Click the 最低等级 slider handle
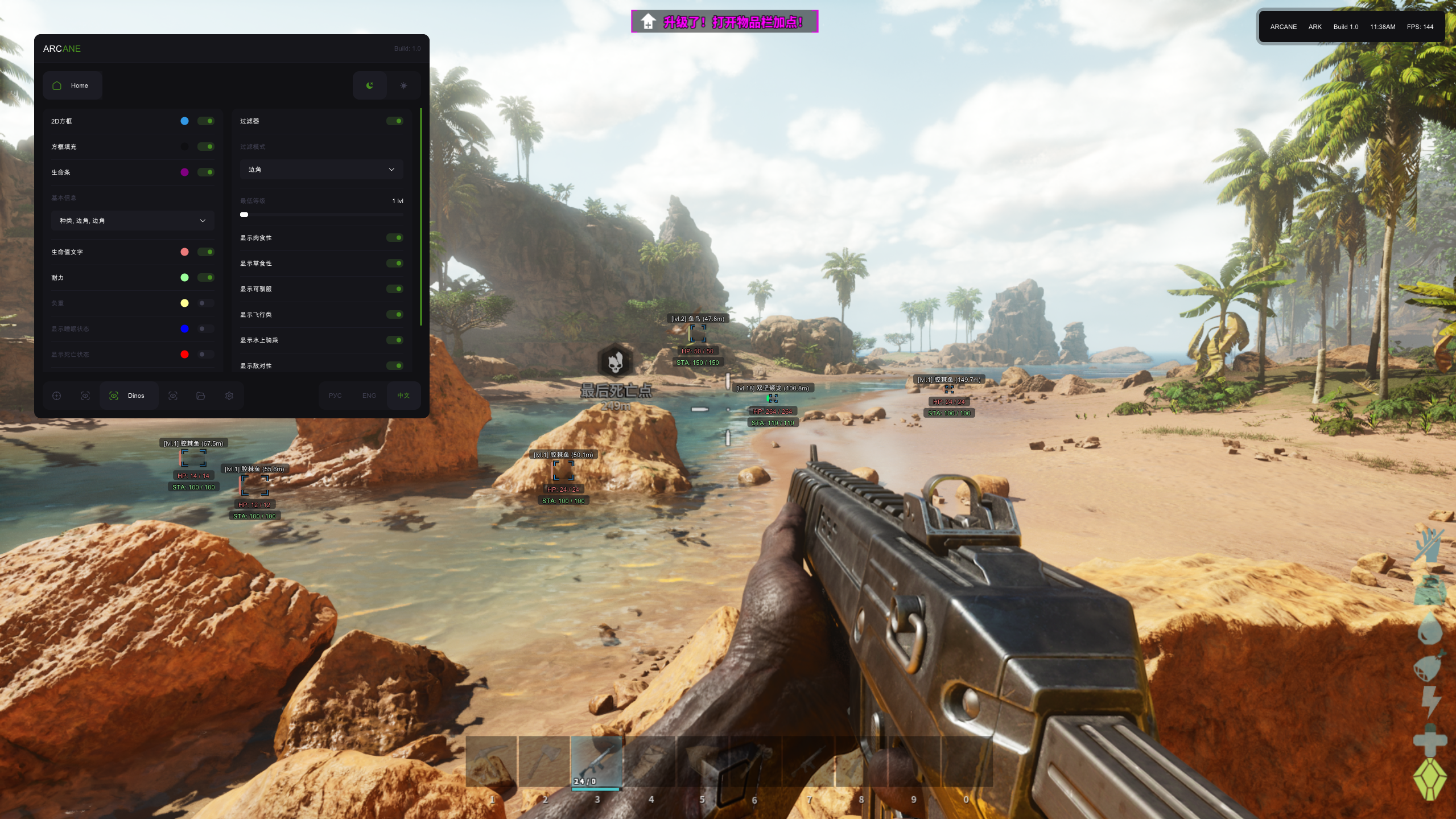This screenshot has width=1456, height=819. (244, 215)
